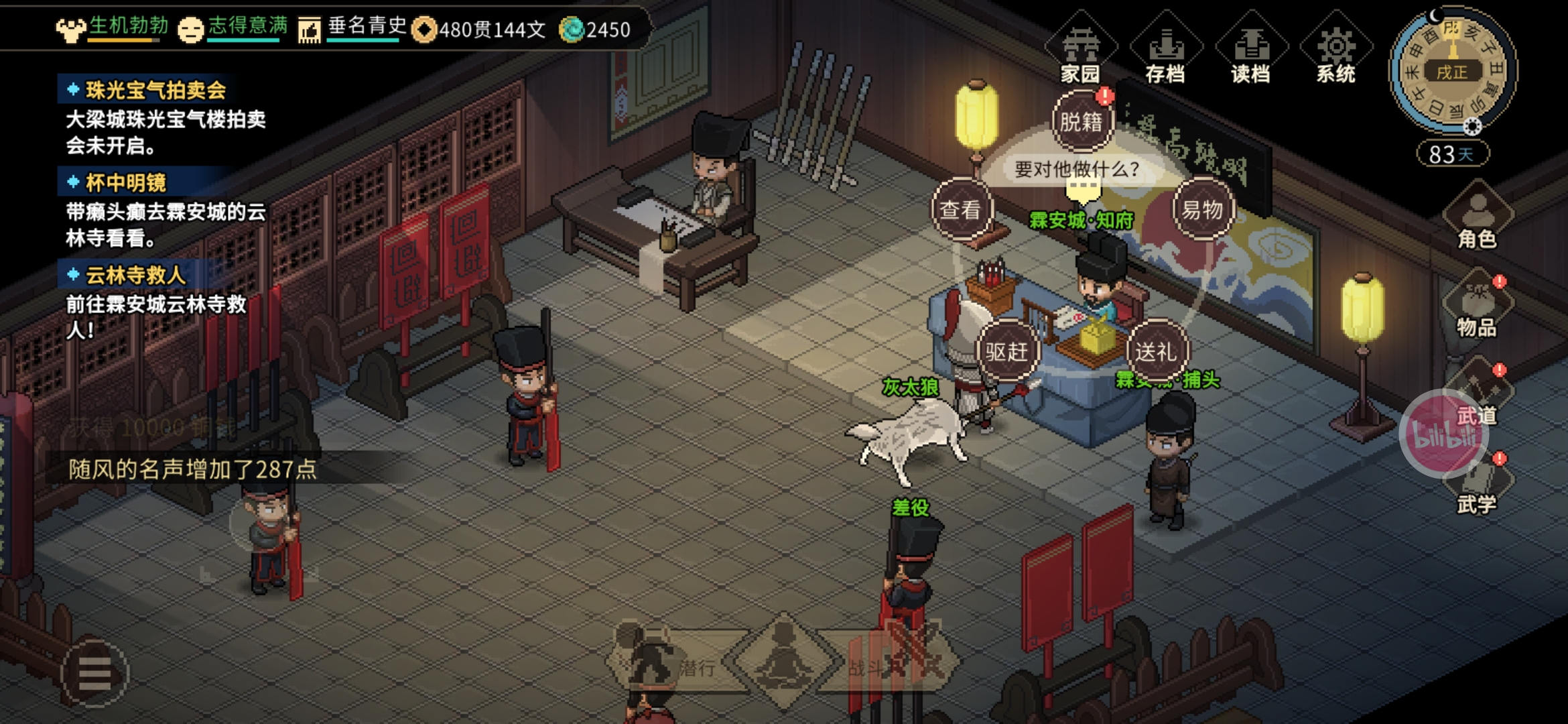Screen dimensions: 1568x724
Task: Open the 系统 system settings
Action: [1335, 50]
